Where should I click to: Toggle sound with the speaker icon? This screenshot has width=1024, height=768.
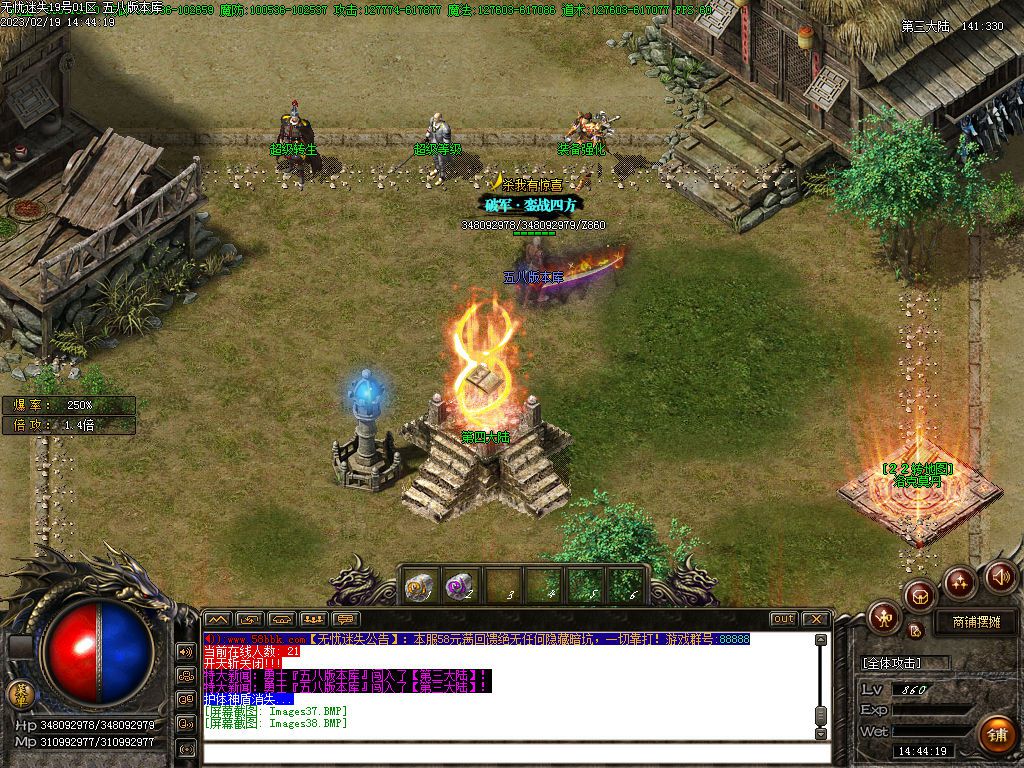pyautogui.click(x=1001, y=577)
